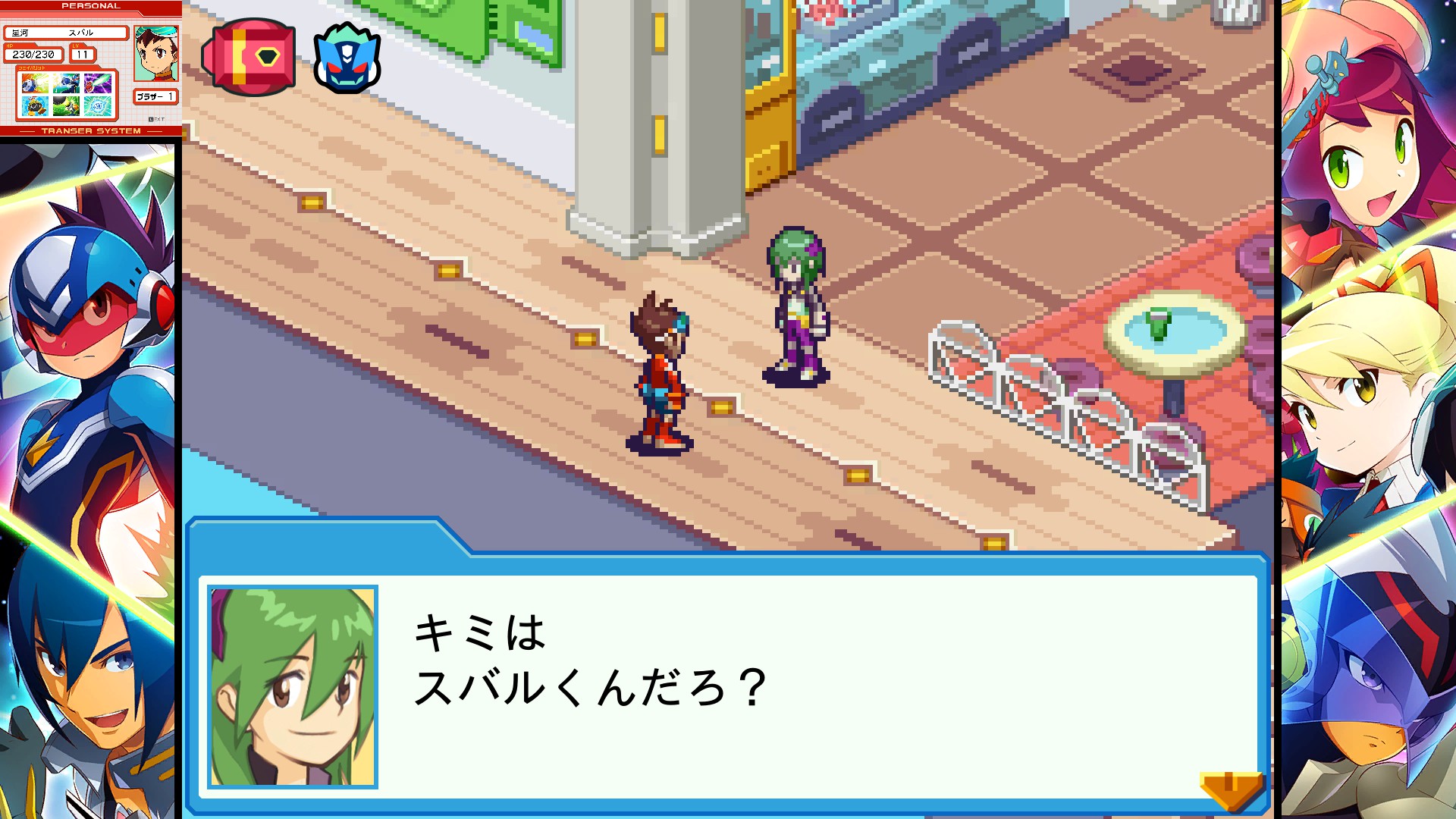The image size is (1456, 819).
Task: Click the HP gauge showing 230/230
Action: (x=33, y=54)
